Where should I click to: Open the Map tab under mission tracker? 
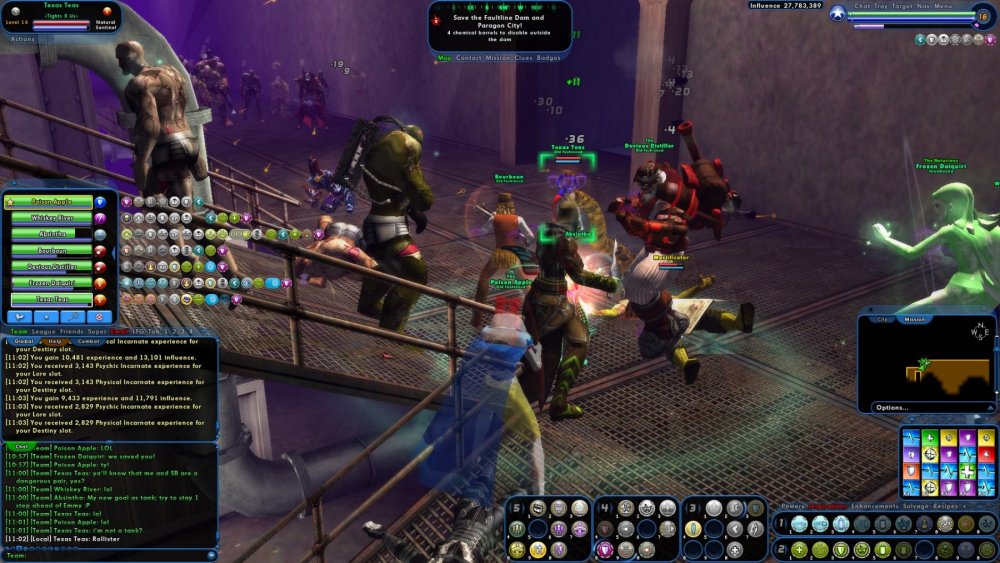[445, 58]
